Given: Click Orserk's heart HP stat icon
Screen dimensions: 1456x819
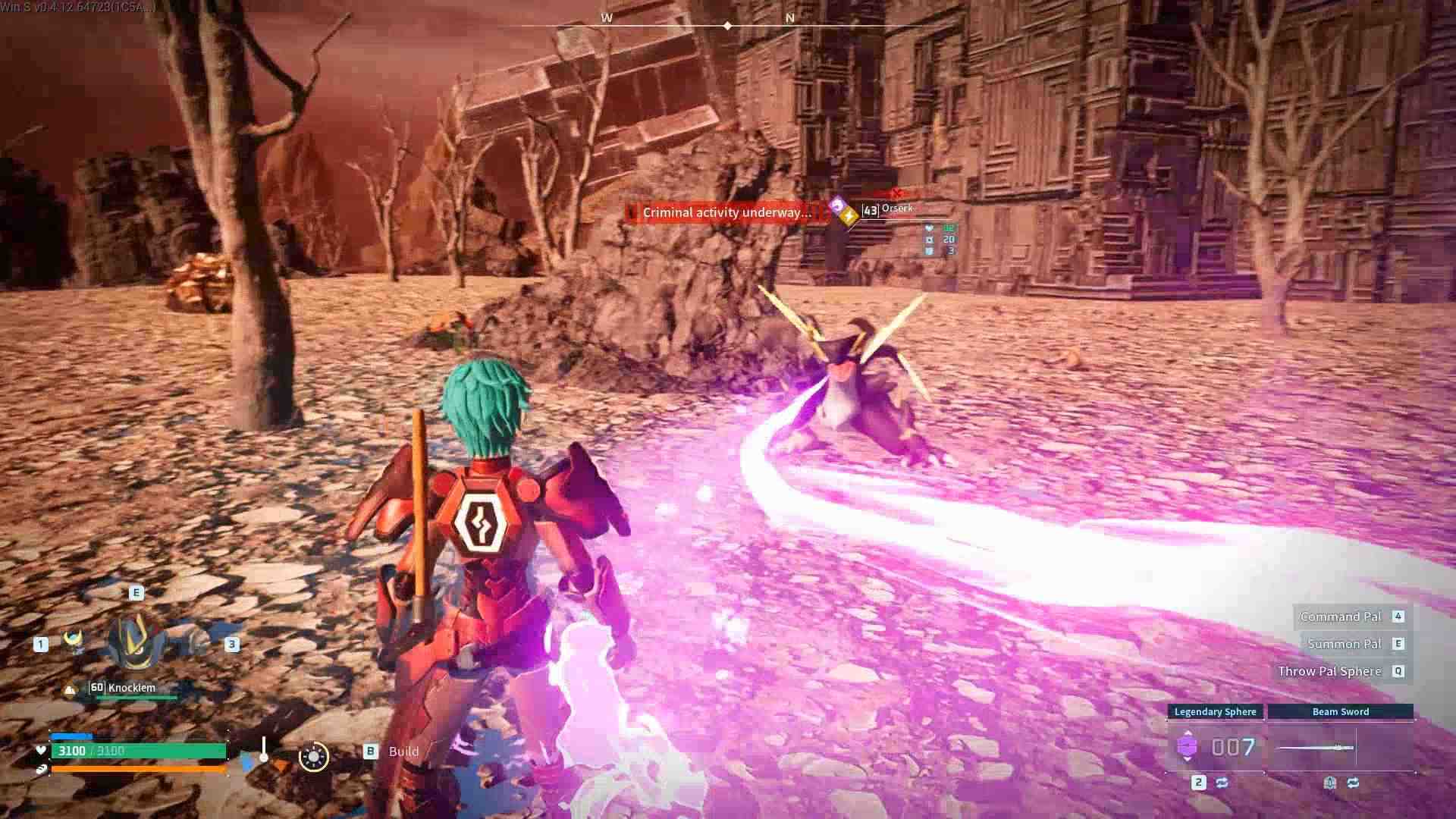Looking at the screenshot, I should (x=930, y=227).
